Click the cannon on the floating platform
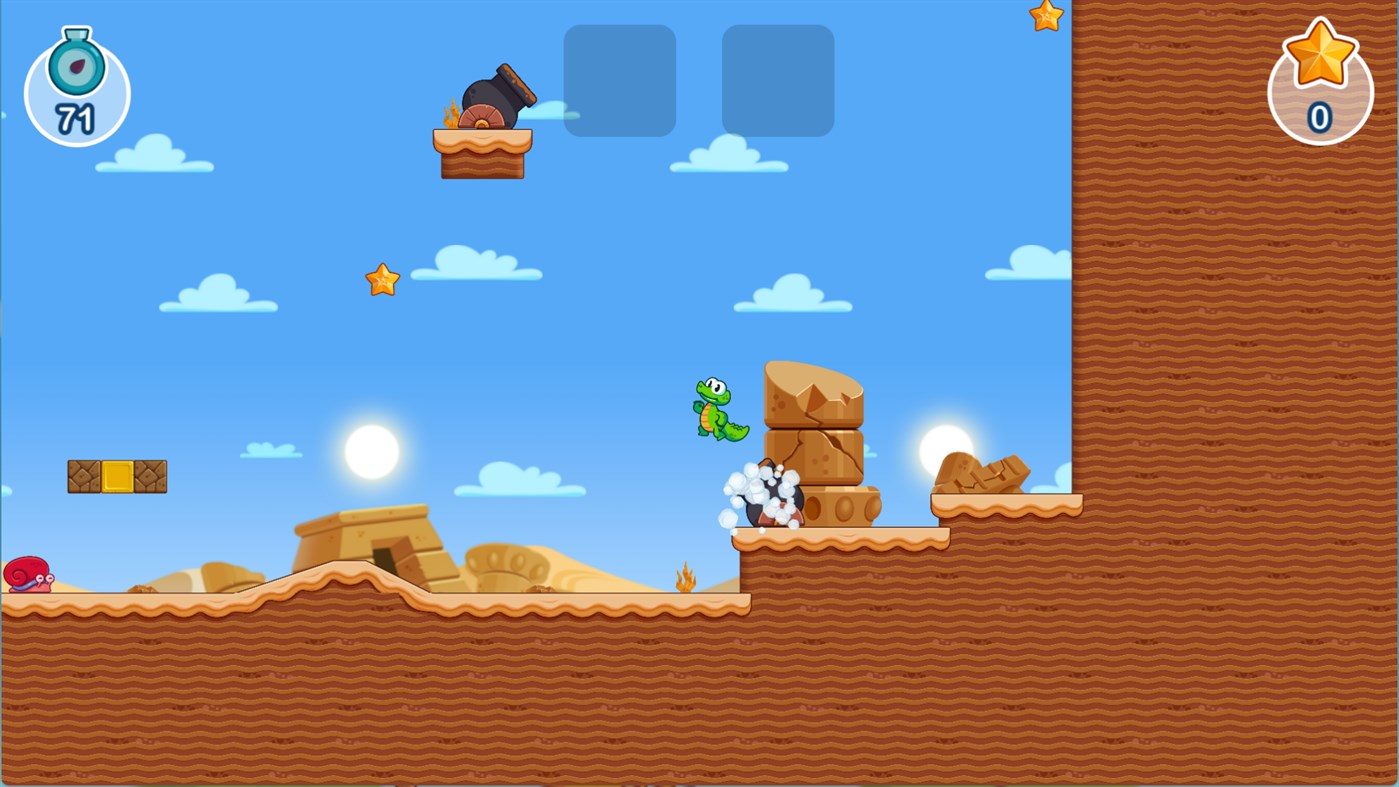This screenshot has height=787, width=1399. [x=493, y=95]
